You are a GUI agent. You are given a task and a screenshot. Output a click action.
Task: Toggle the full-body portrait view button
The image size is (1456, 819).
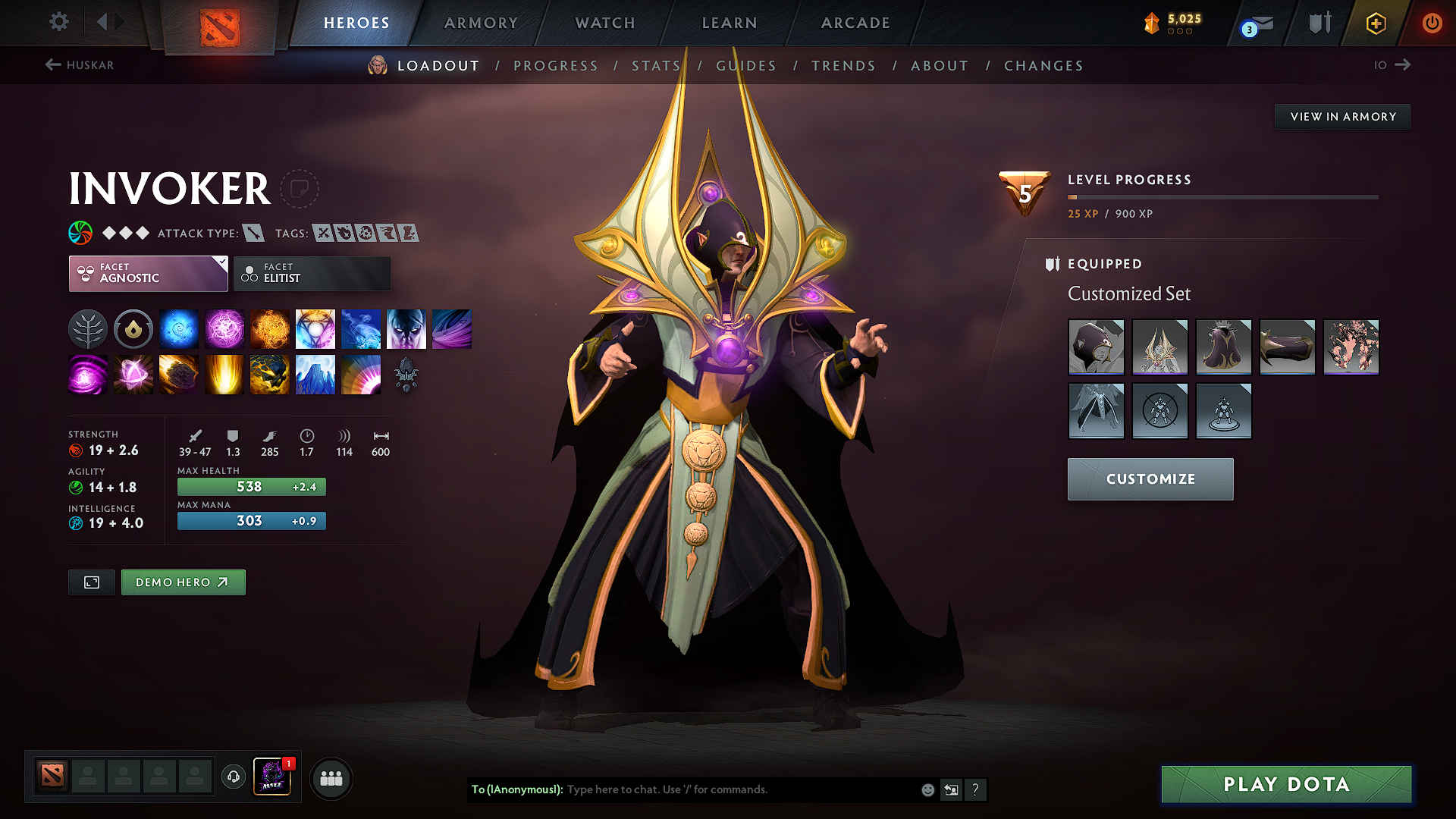point(91,582)
